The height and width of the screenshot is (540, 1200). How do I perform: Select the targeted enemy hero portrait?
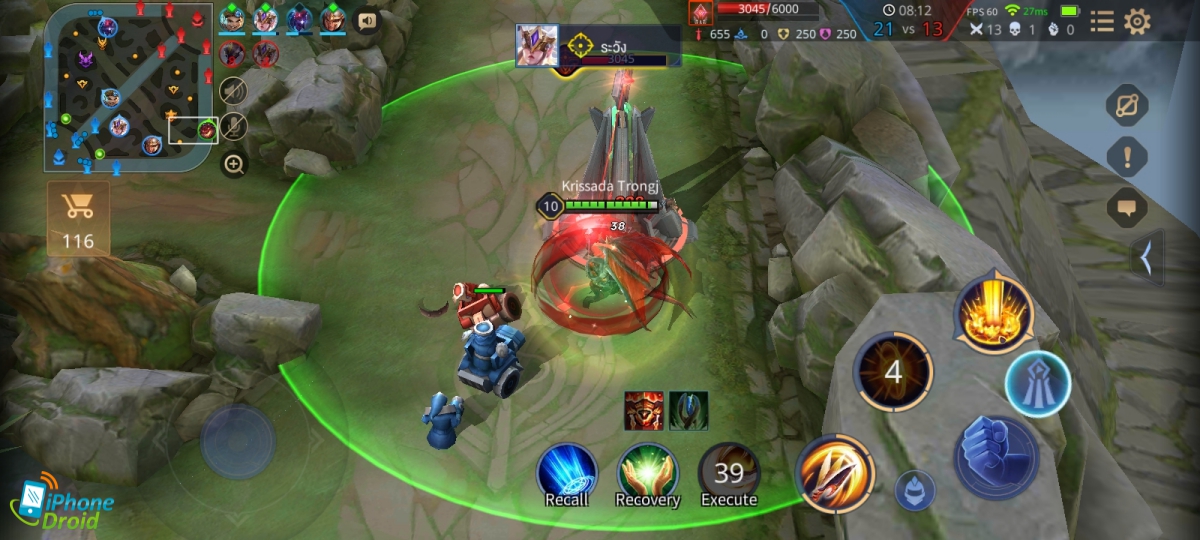537,45
